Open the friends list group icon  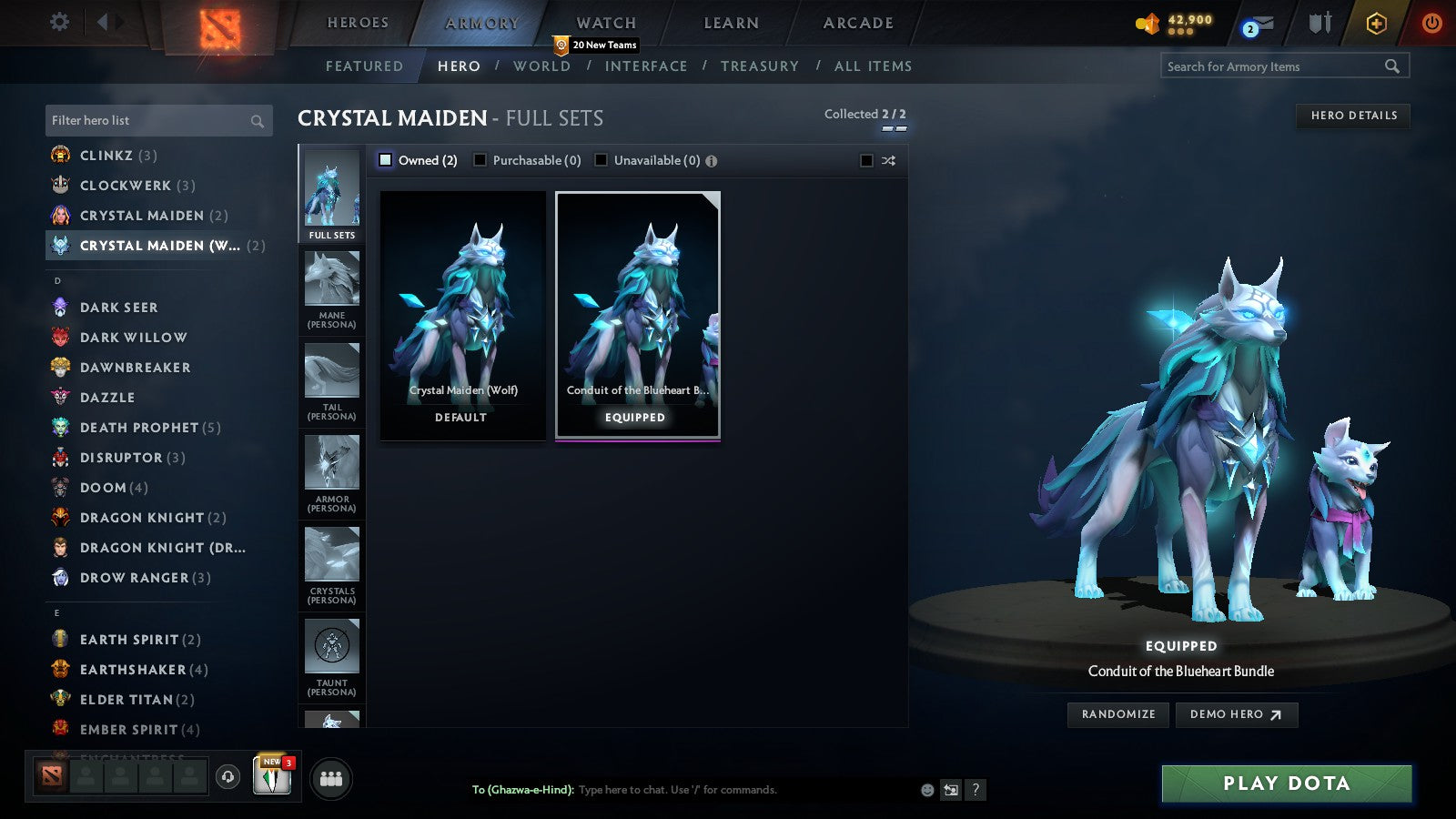point(332,778)
